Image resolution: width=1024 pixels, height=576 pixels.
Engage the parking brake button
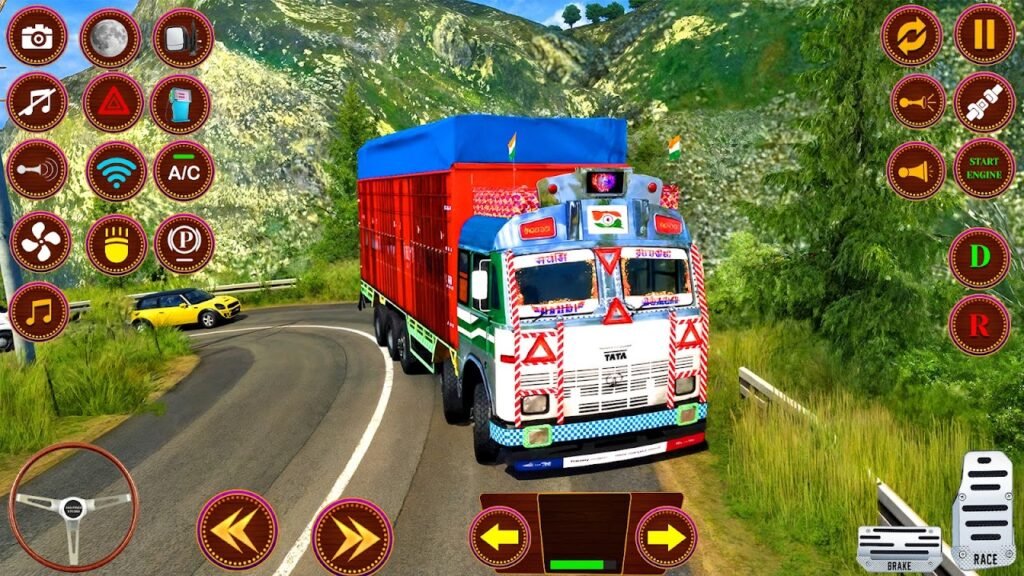point(184,243)
